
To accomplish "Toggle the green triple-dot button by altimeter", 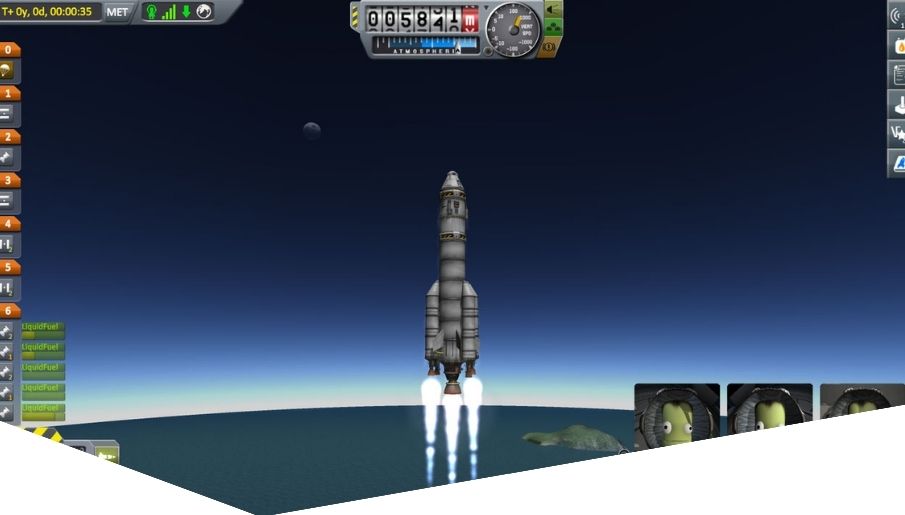I will coord(551,30).
